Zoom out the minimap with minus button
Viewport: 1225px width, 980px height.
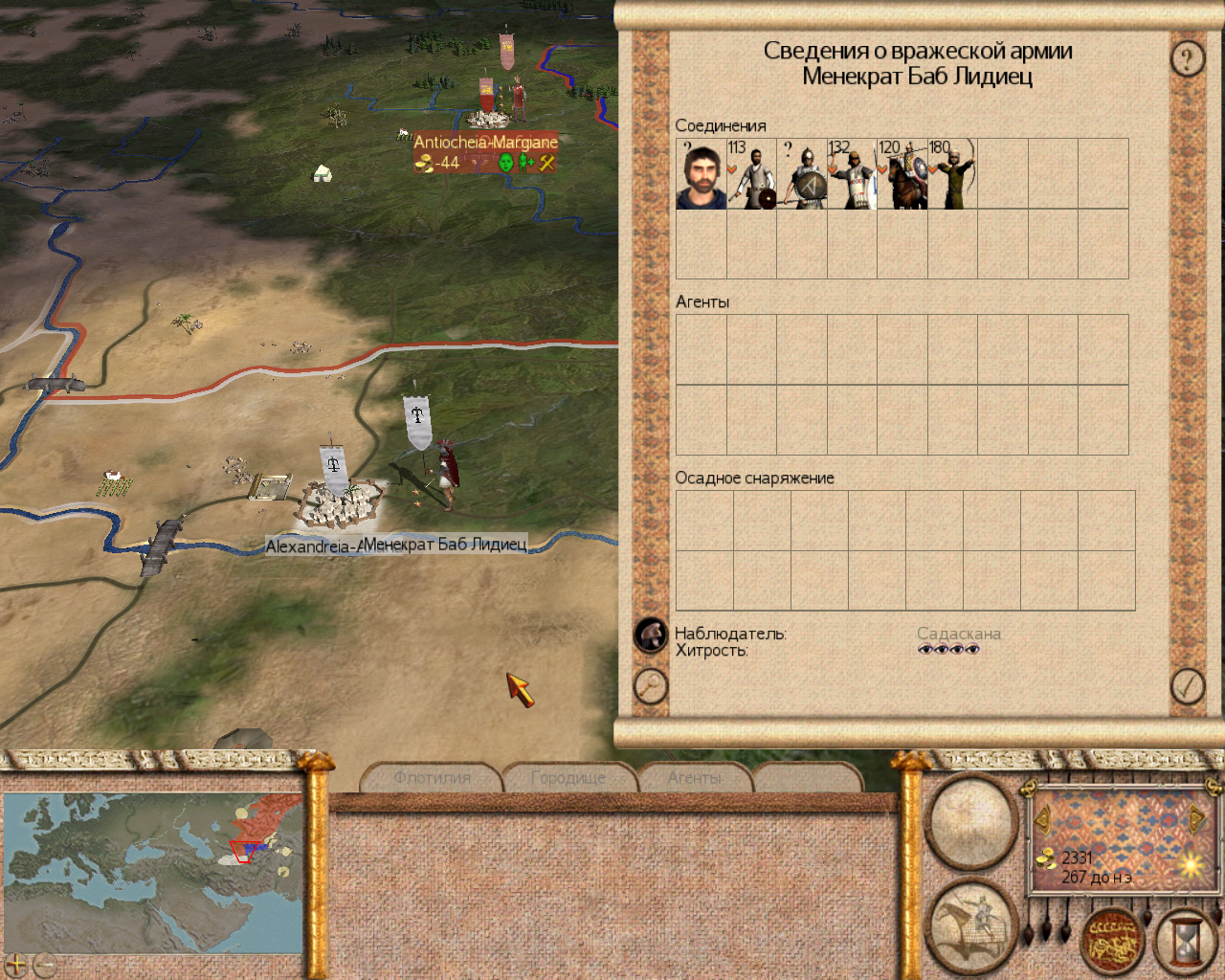click(43, 965)
